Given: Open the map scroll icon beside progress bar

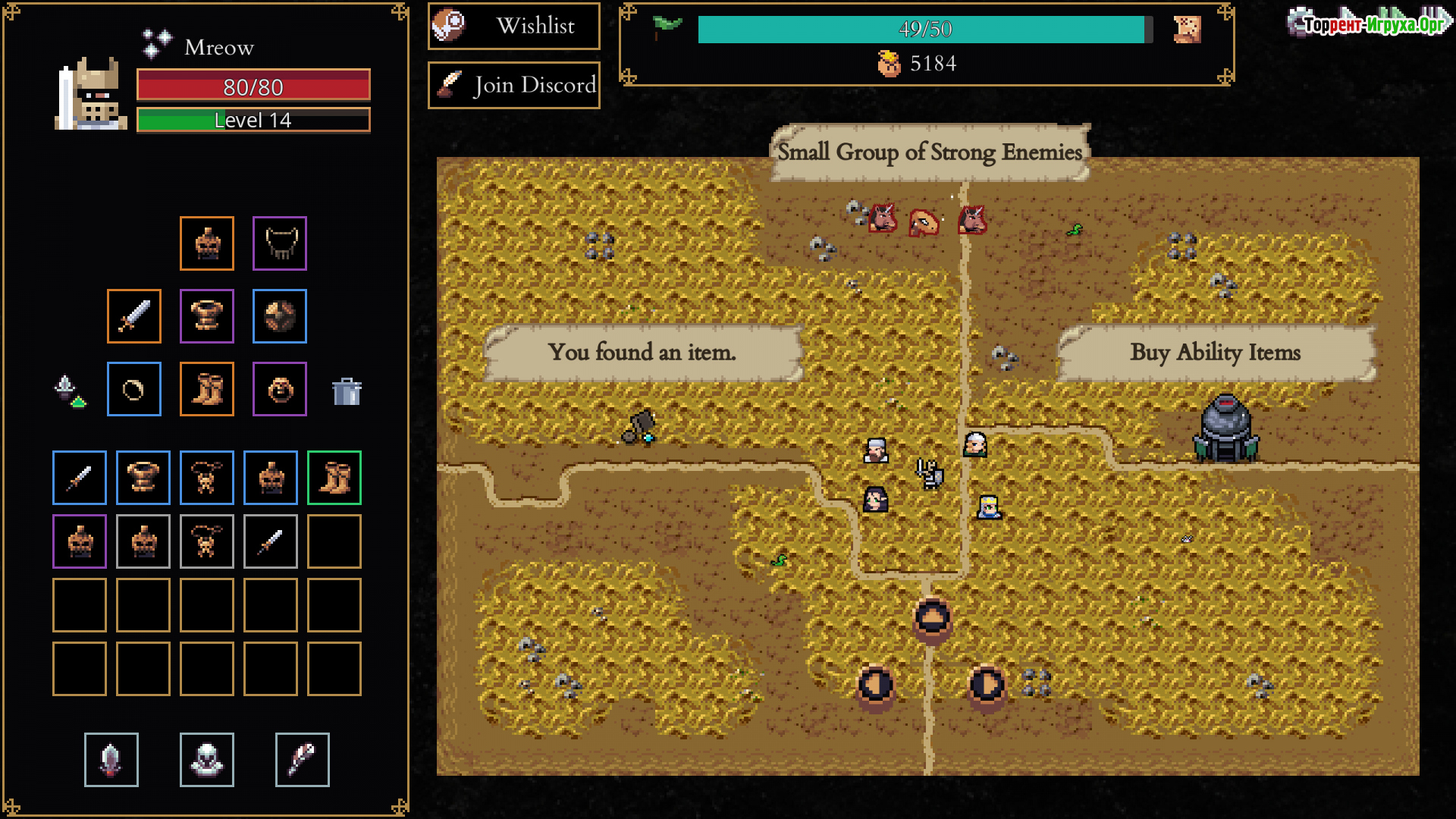Looking at the screenshot, I should (1187, 30).
